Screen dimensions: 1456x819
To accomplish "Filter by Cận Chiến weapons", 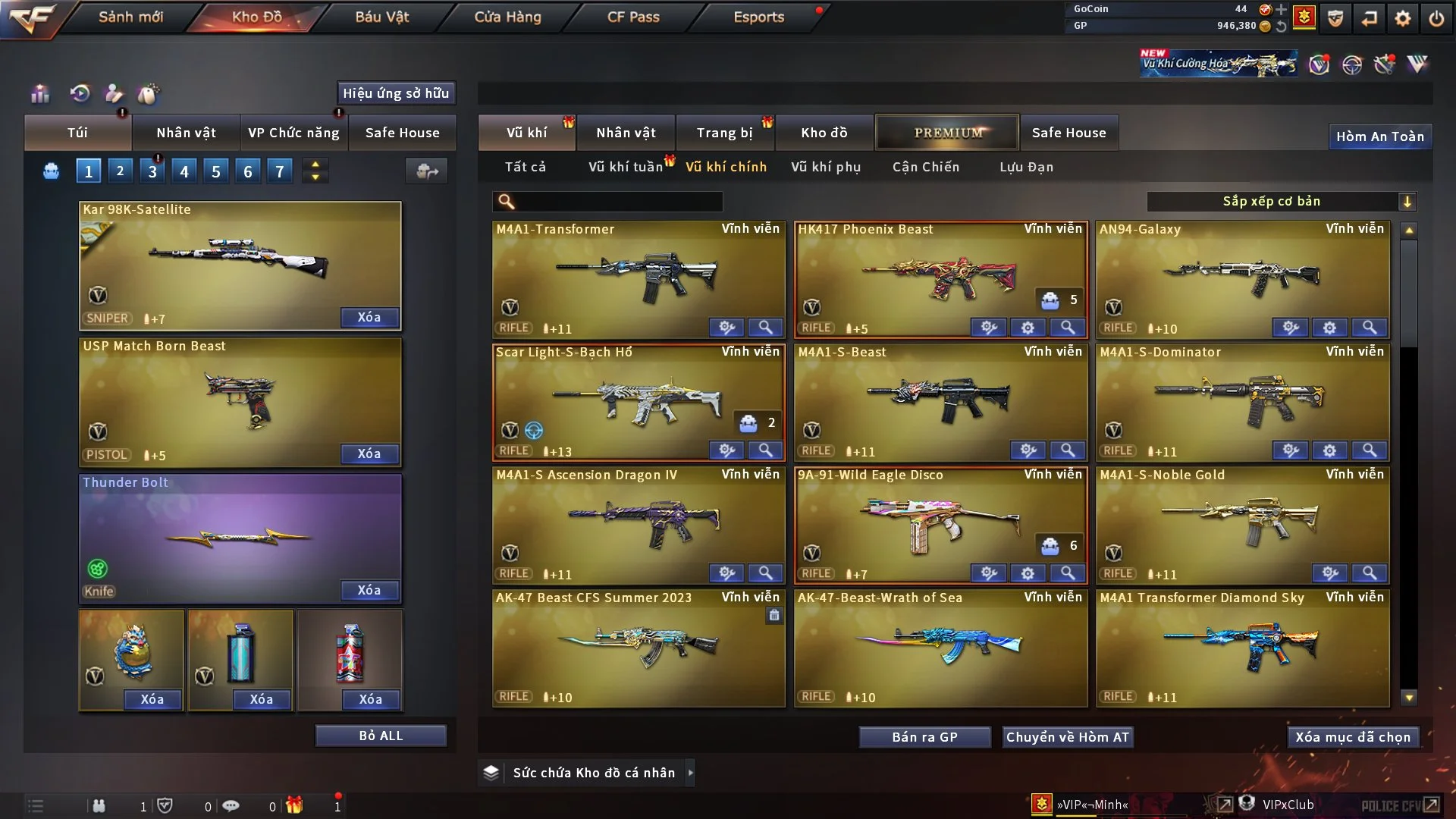I will (926, 167).
